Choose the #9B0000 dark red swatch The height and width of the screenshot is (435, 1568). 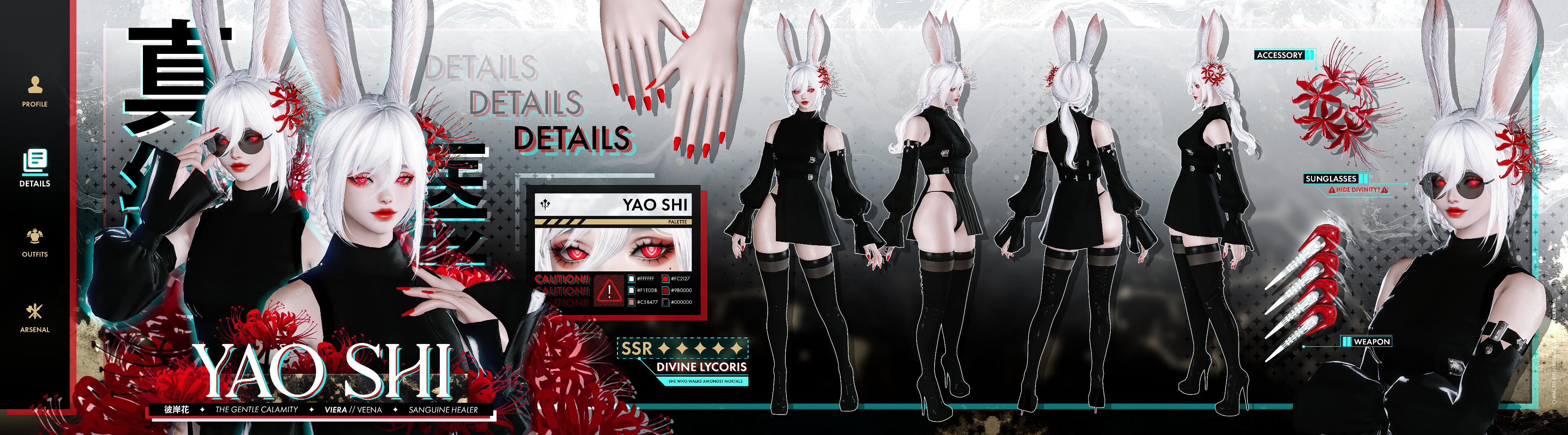(x=665, y=290)
